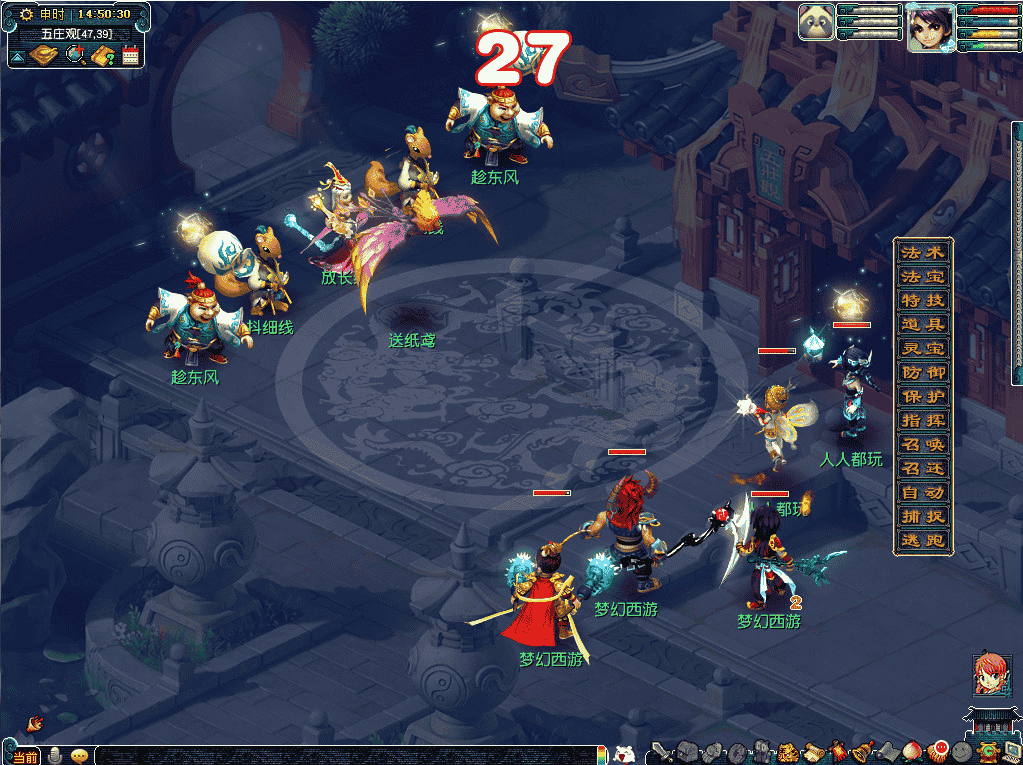The width and height of the screenshot is (1023, 765).
Task: Open the panda pet portrait
Action: coord(816,22)
